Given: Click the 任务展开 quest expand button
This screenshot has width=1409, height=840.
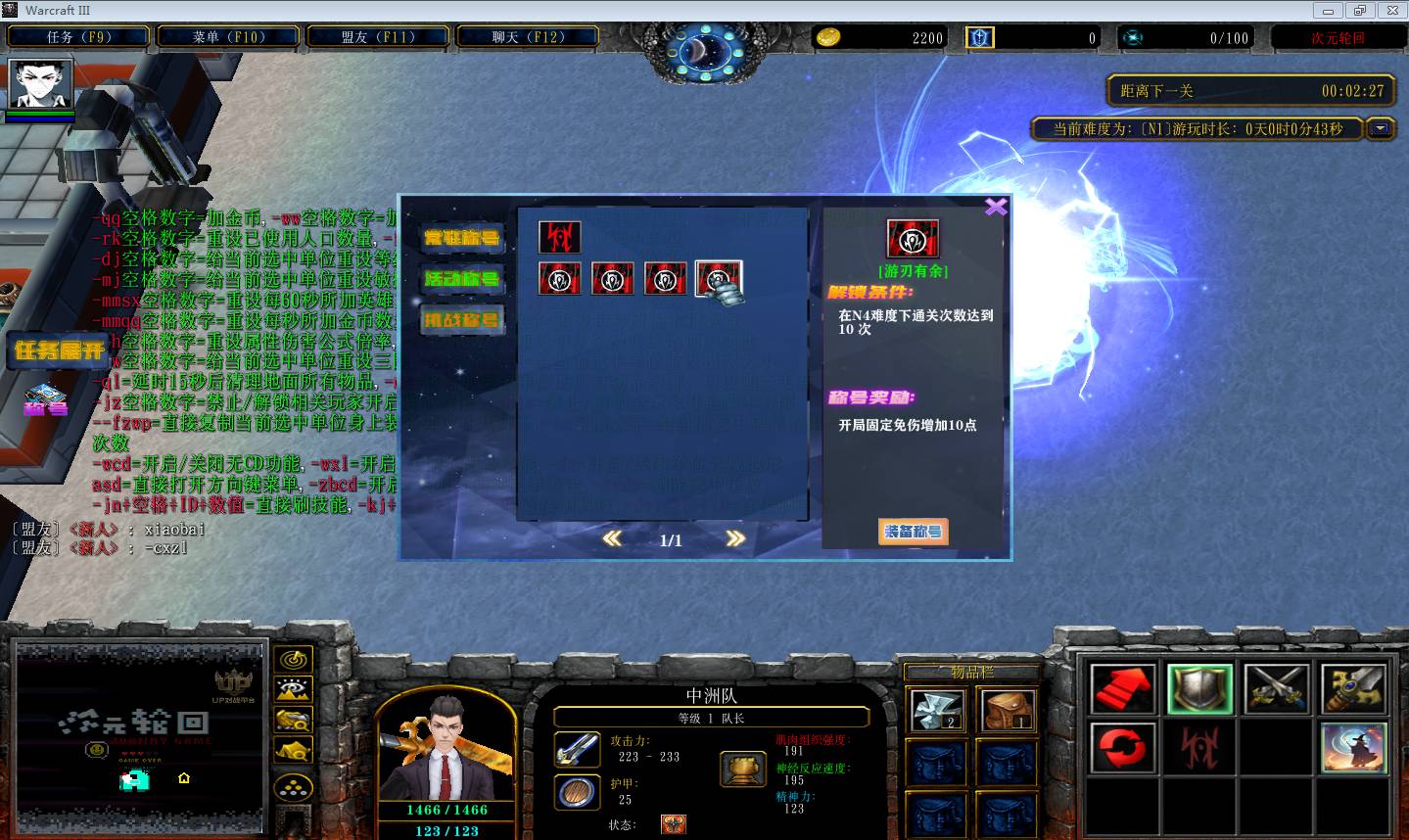Looking at the screenshot, I should pyautogui.click(x=60, y=350).
